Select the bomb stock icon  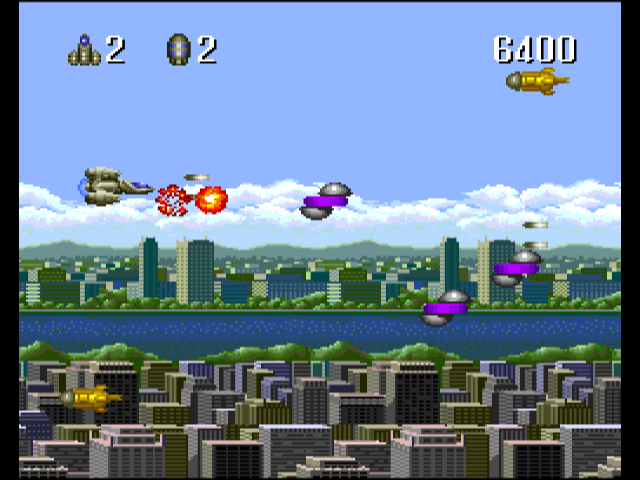point(178,49)
